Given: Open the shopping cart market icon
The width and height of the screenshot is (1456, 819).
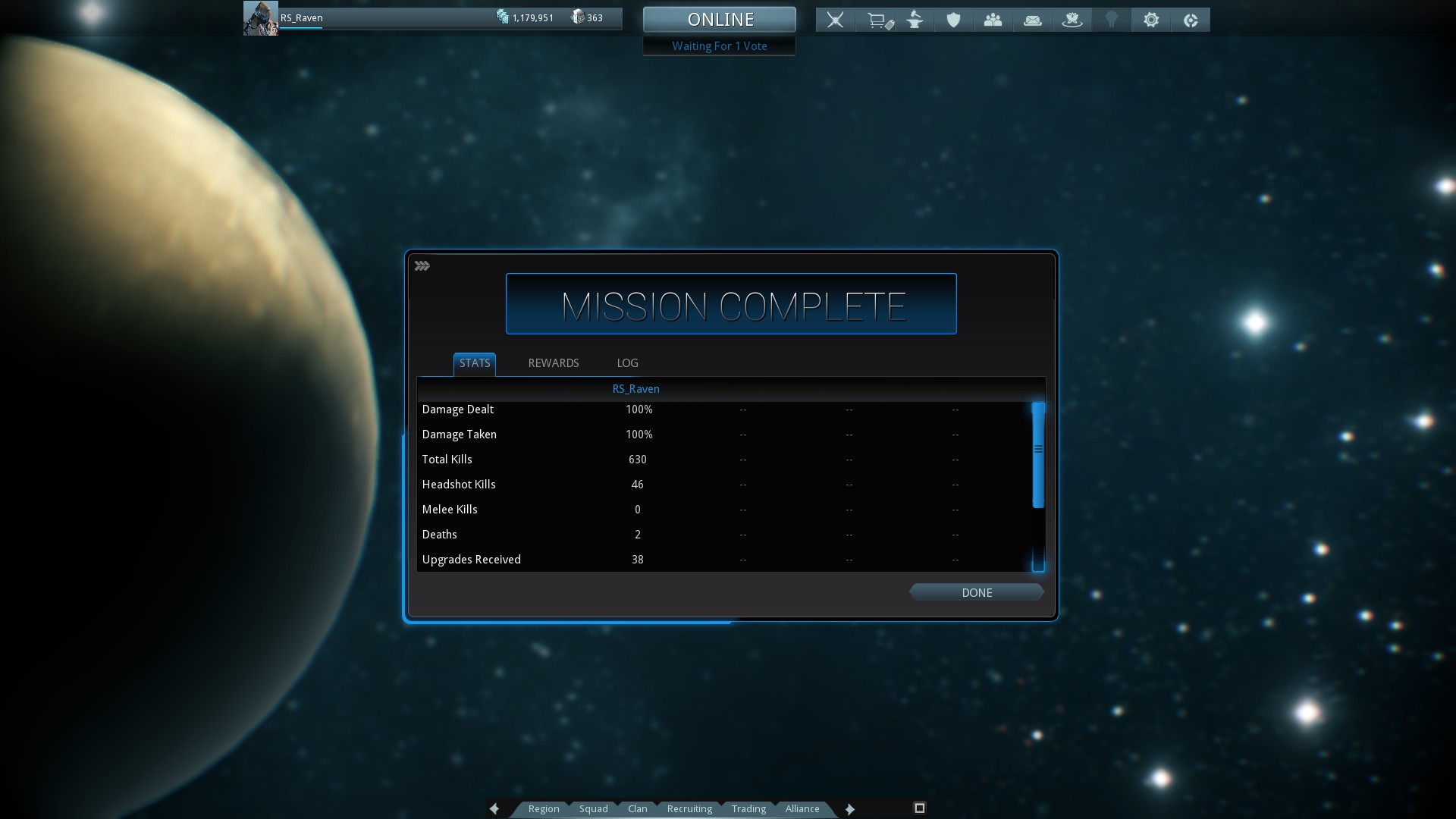Looking at the screenshot, I should click(x=879, y=20).
